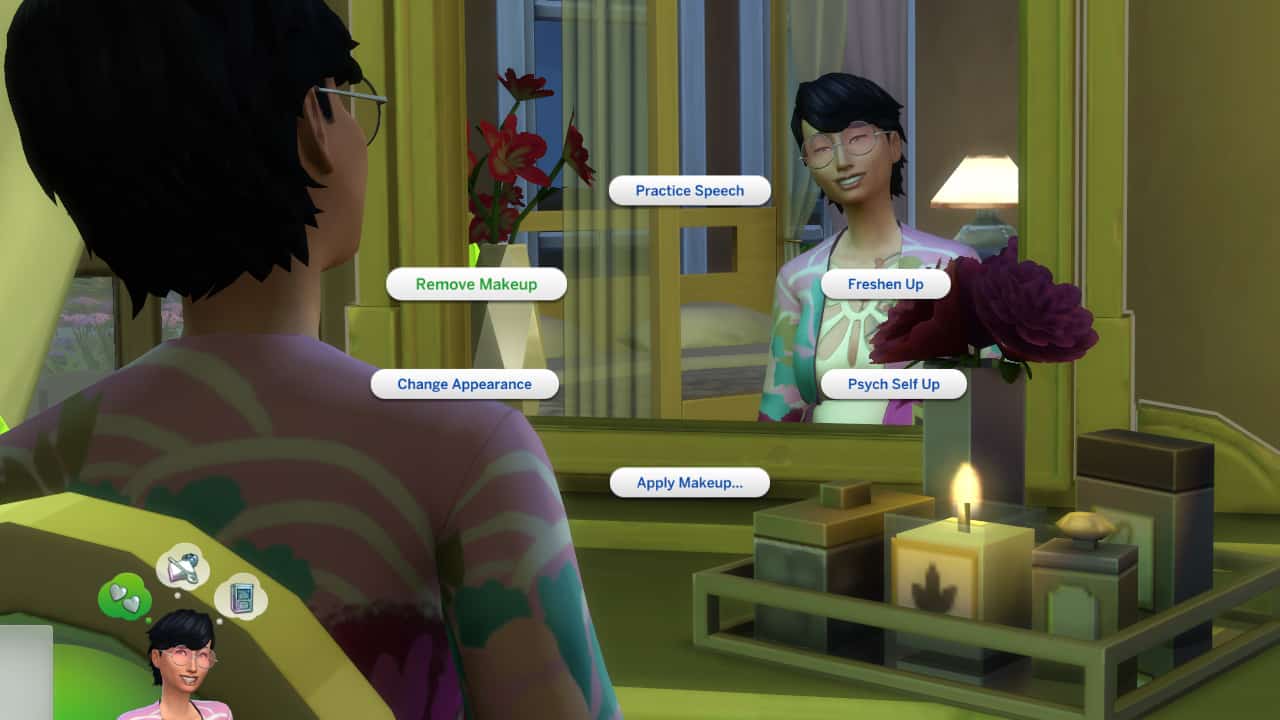Click the Sim's portrait in the corner
The image size is (1280, 720).
[182, 665]
